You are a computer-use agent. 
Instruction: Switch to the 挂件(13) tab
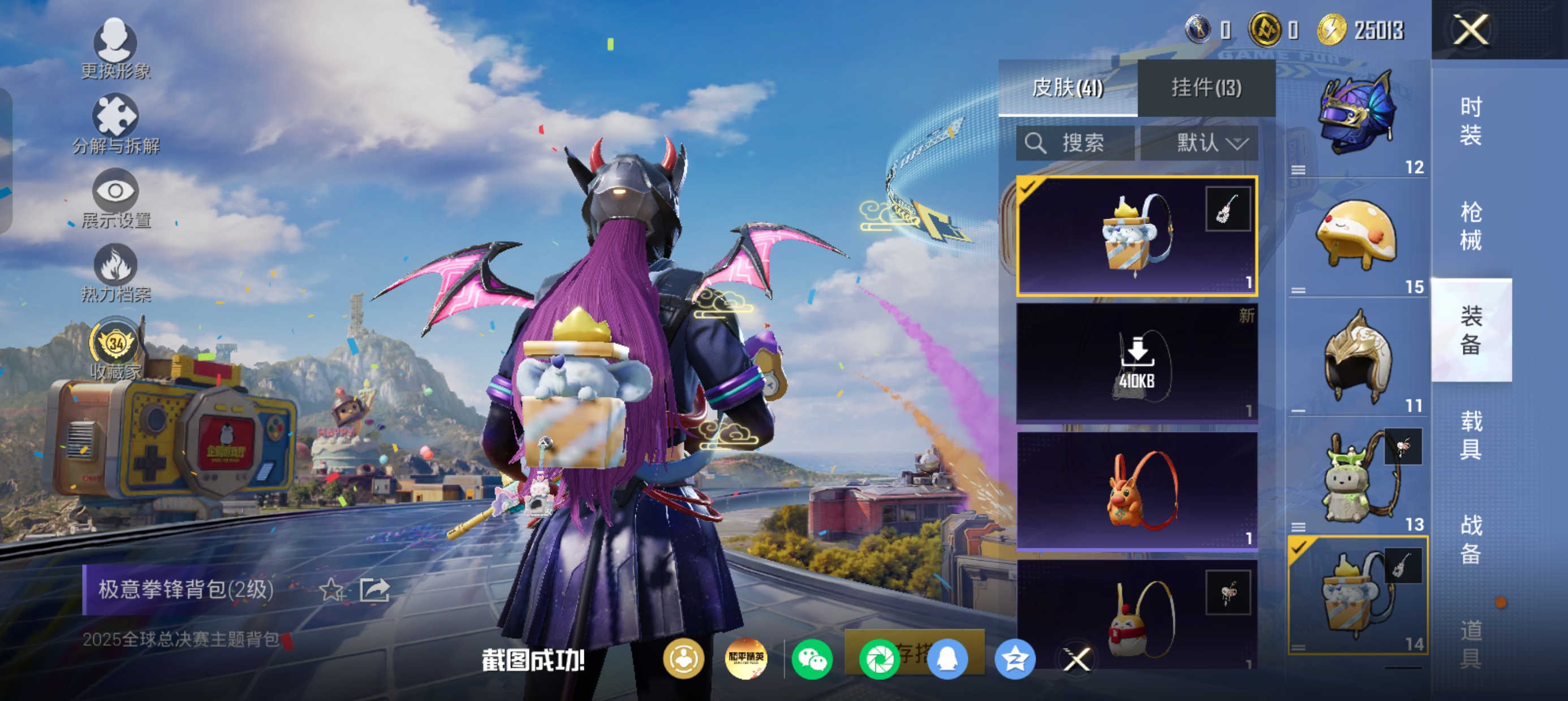coord(1206,88)
